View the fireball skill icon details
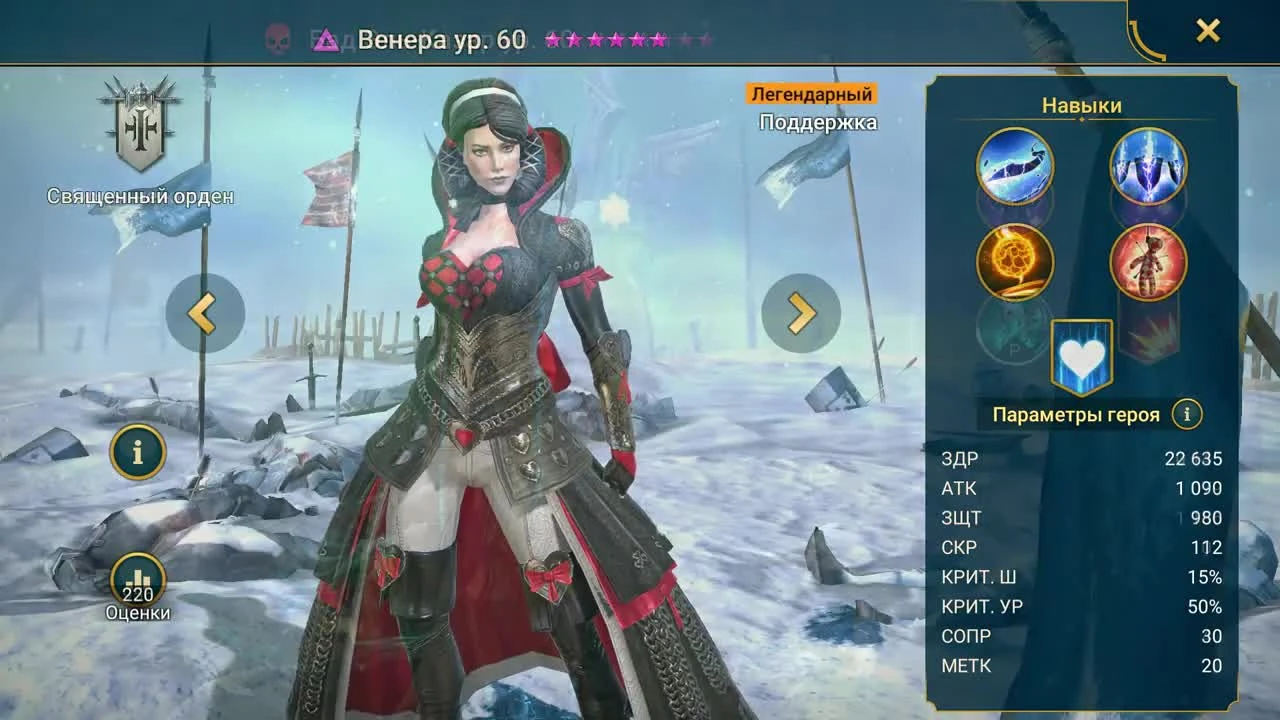Screen dimensions: 1280x720 pos(1014,263)
